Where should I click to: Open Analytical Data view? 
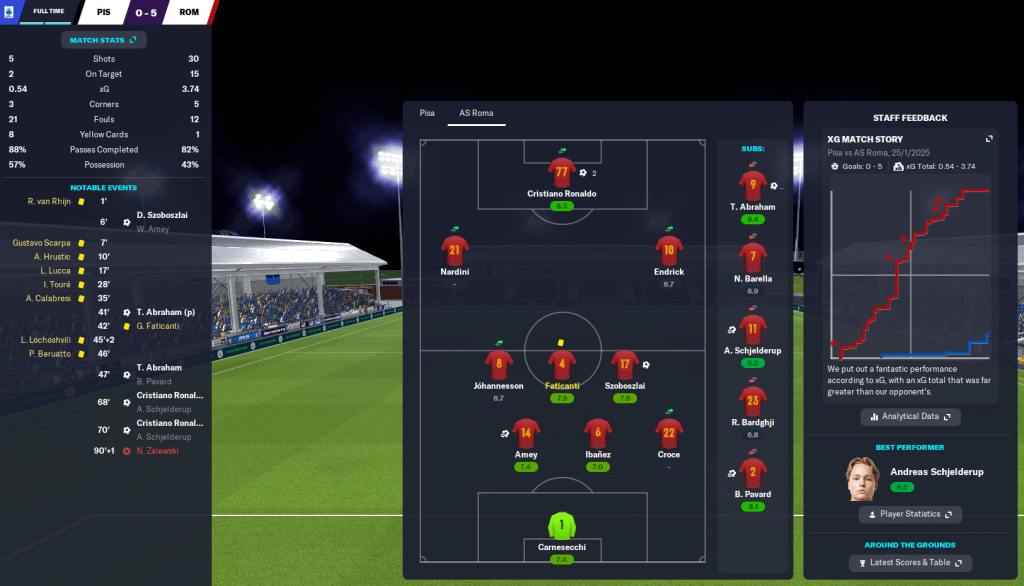click(910, 416)
